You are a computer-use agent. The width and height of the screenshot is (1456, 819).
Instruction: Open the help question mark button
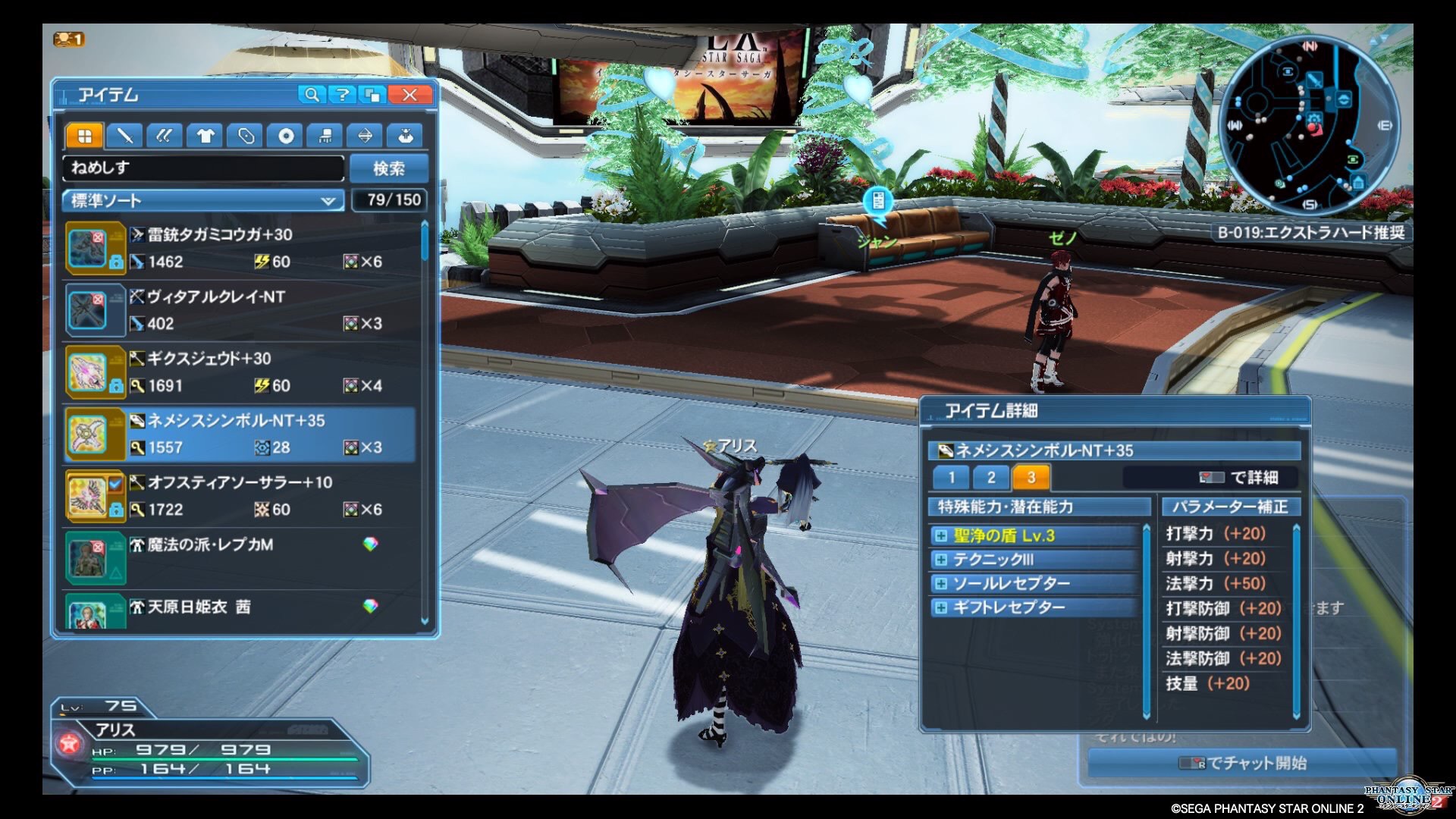point(343,95)
